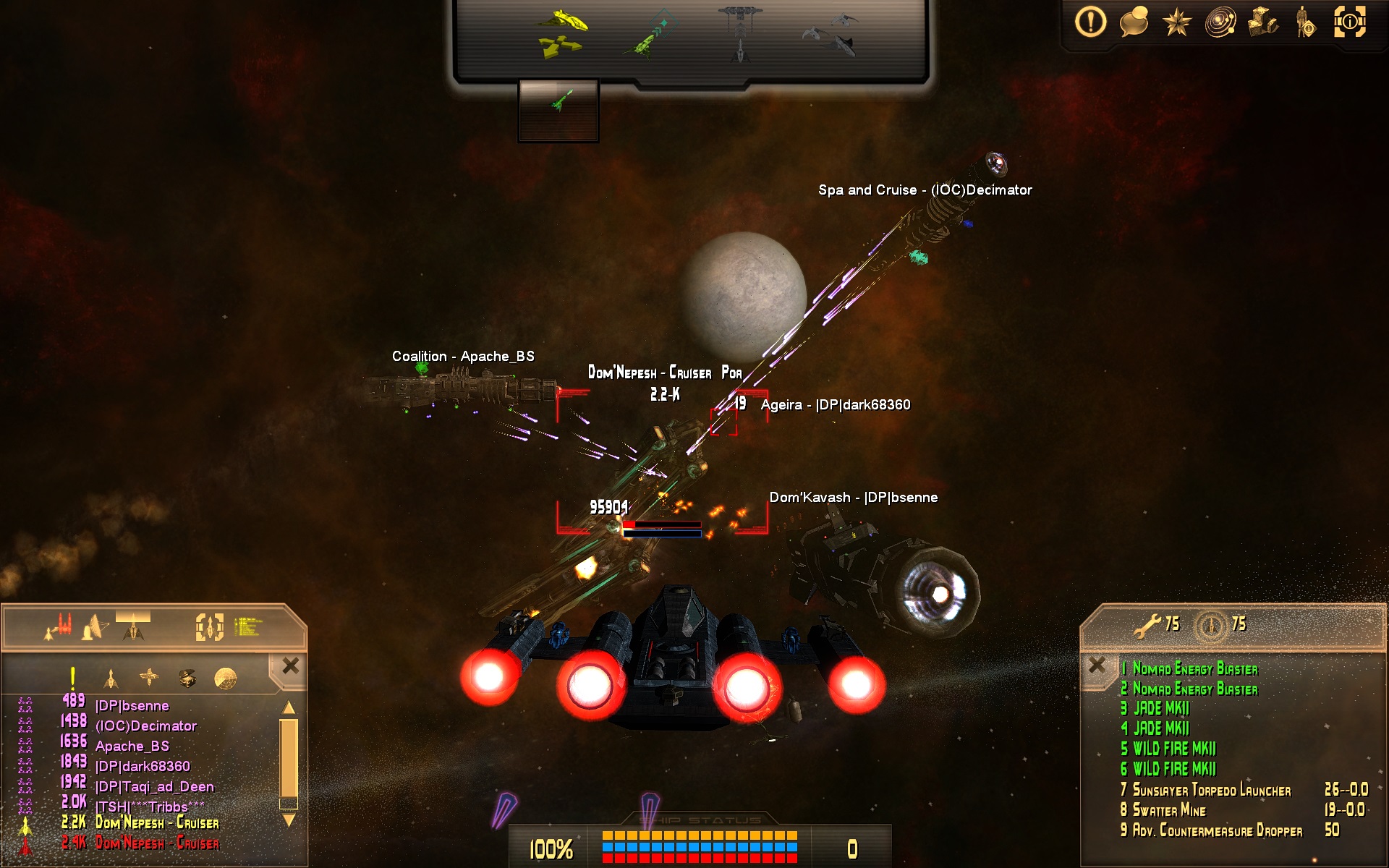Activate the Free Flight maneuver icon

coord(561,34)
